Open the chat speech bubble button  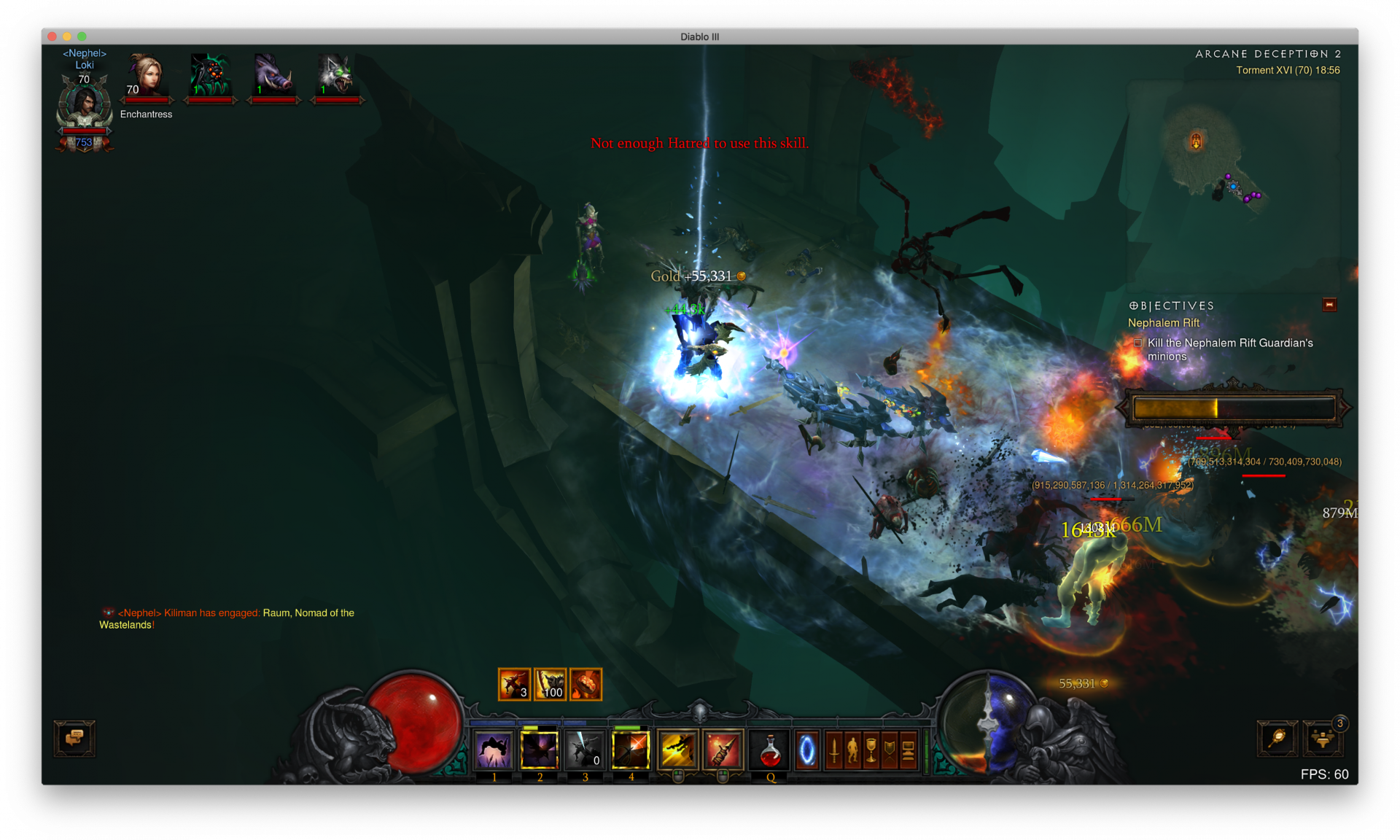tap(74, 738)
